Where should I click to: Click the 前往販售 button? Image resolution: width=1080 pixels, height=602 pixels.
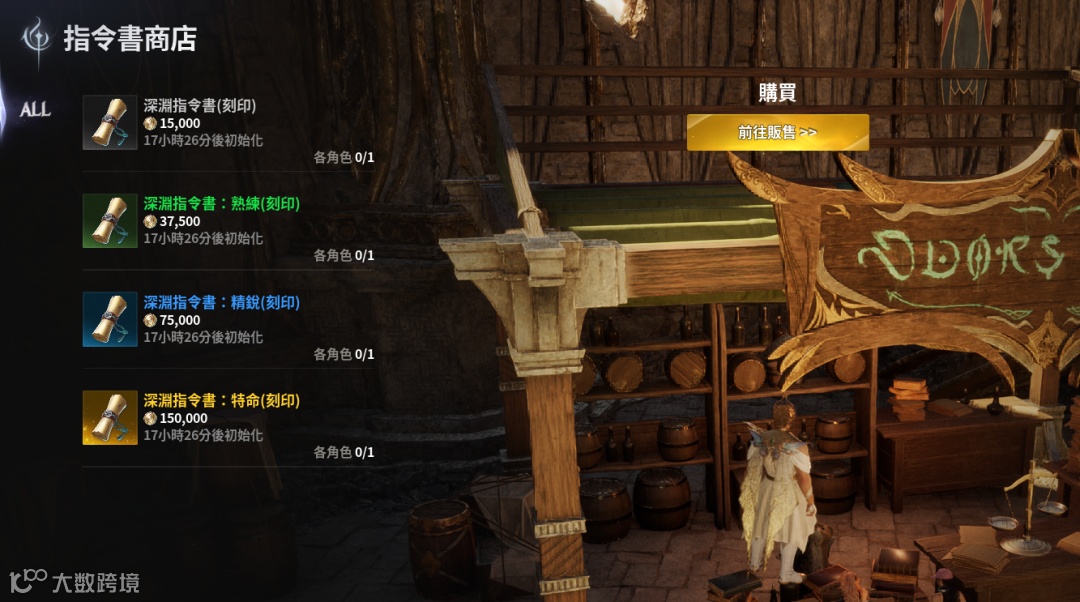pyautogui.click(x=777, y=132)
